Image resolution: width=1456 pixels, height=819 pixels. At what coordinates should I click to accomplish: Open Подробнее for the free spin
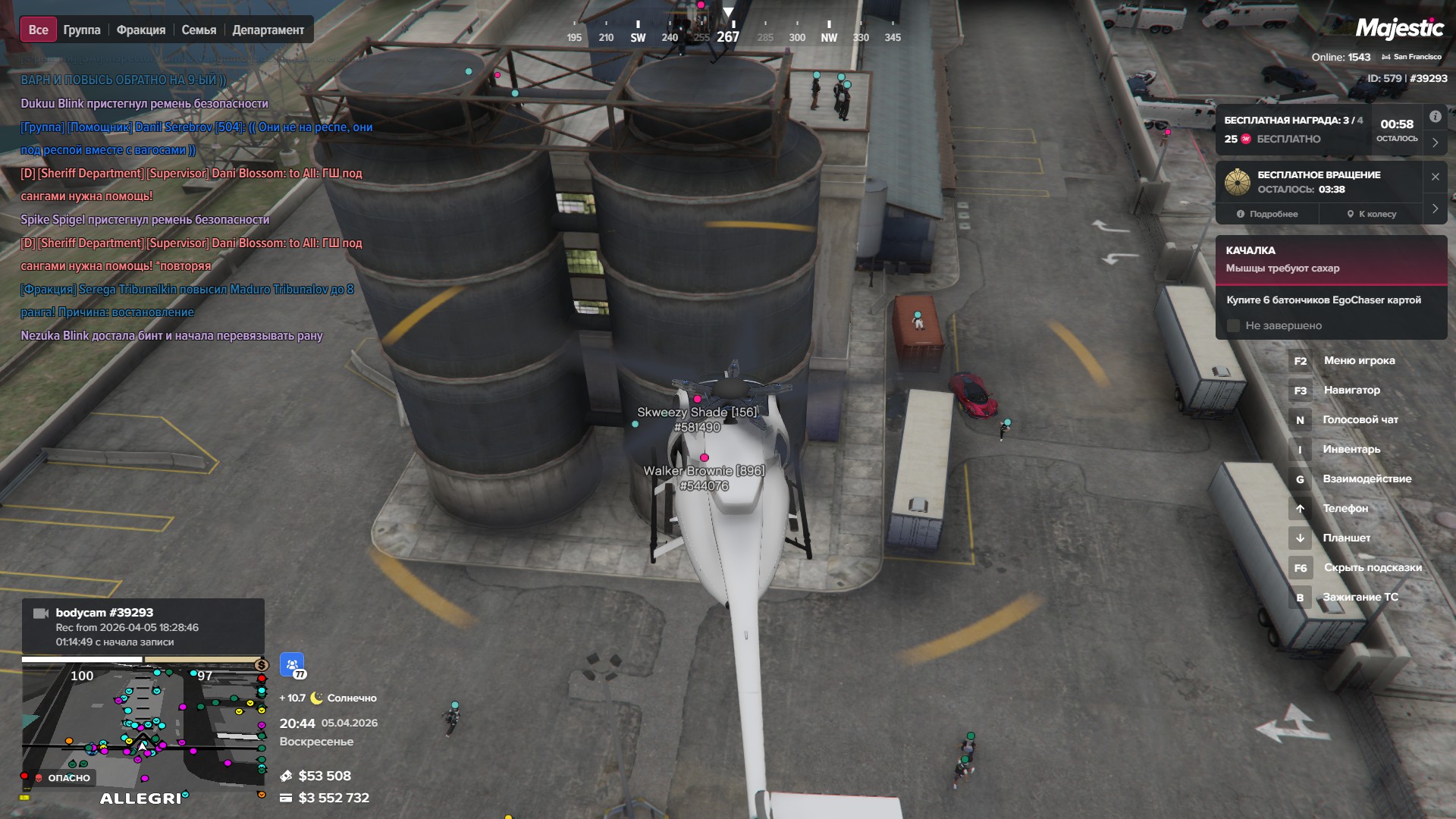(1267, 214)
